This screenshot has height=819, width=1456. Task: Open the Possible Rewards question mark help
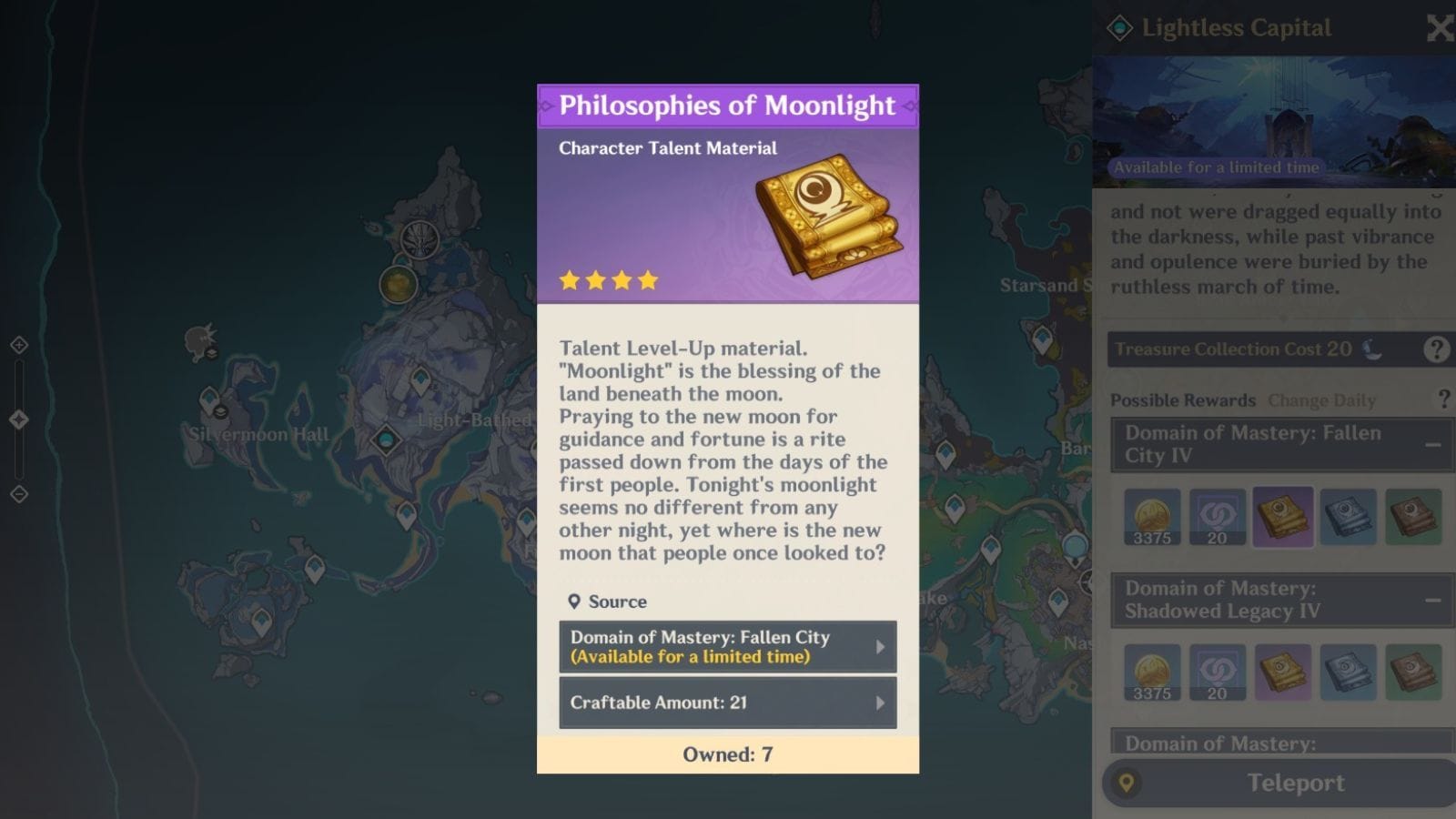click(1443, 399)
